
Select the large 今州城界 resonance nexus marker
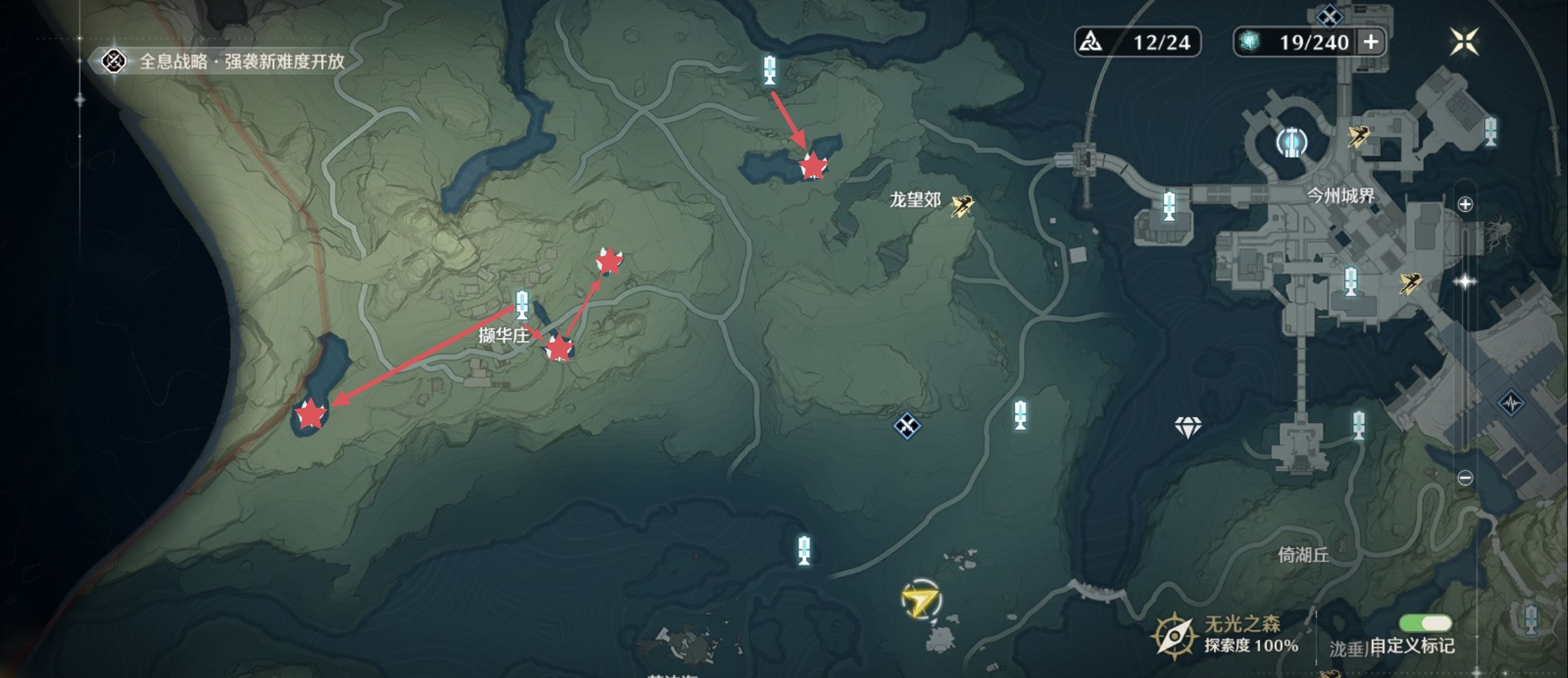[x=1291, y=141]
